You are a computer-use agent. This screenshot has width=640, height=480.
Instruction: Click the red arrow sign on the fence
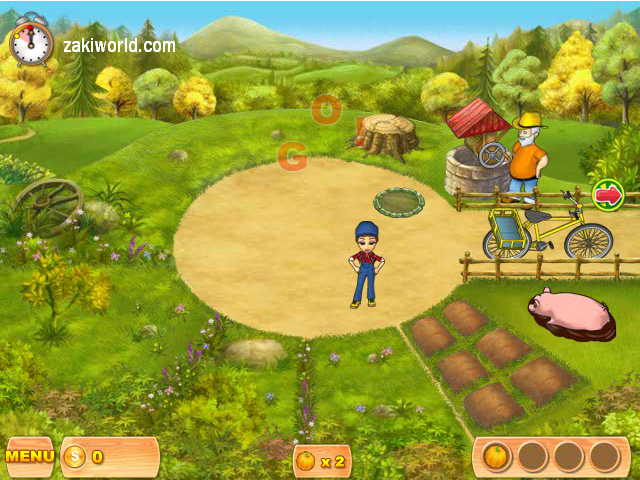(x=608, y=193)
